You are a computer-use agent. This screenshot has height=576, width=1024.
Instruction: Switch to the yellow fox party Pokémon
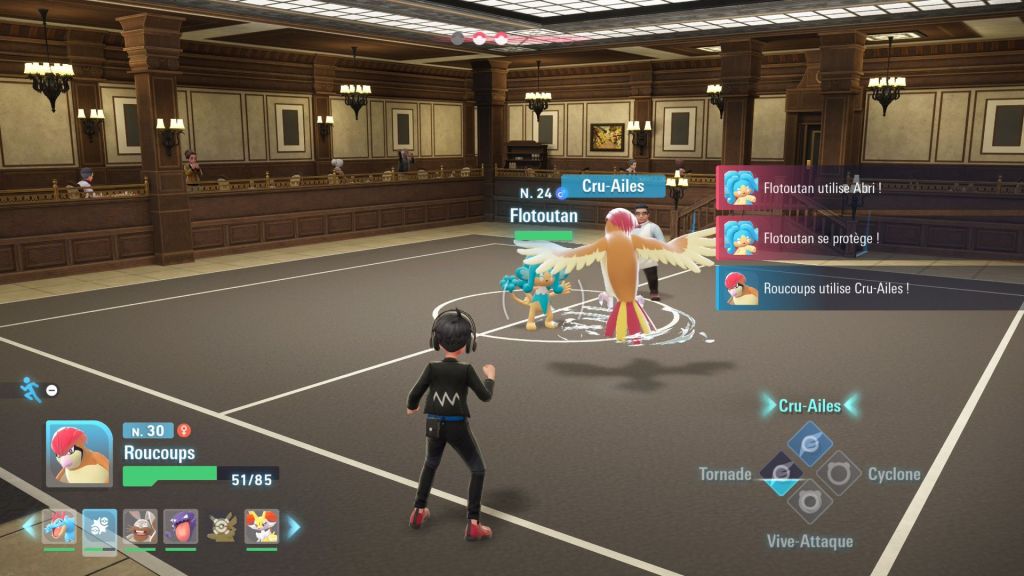[261, 526]
